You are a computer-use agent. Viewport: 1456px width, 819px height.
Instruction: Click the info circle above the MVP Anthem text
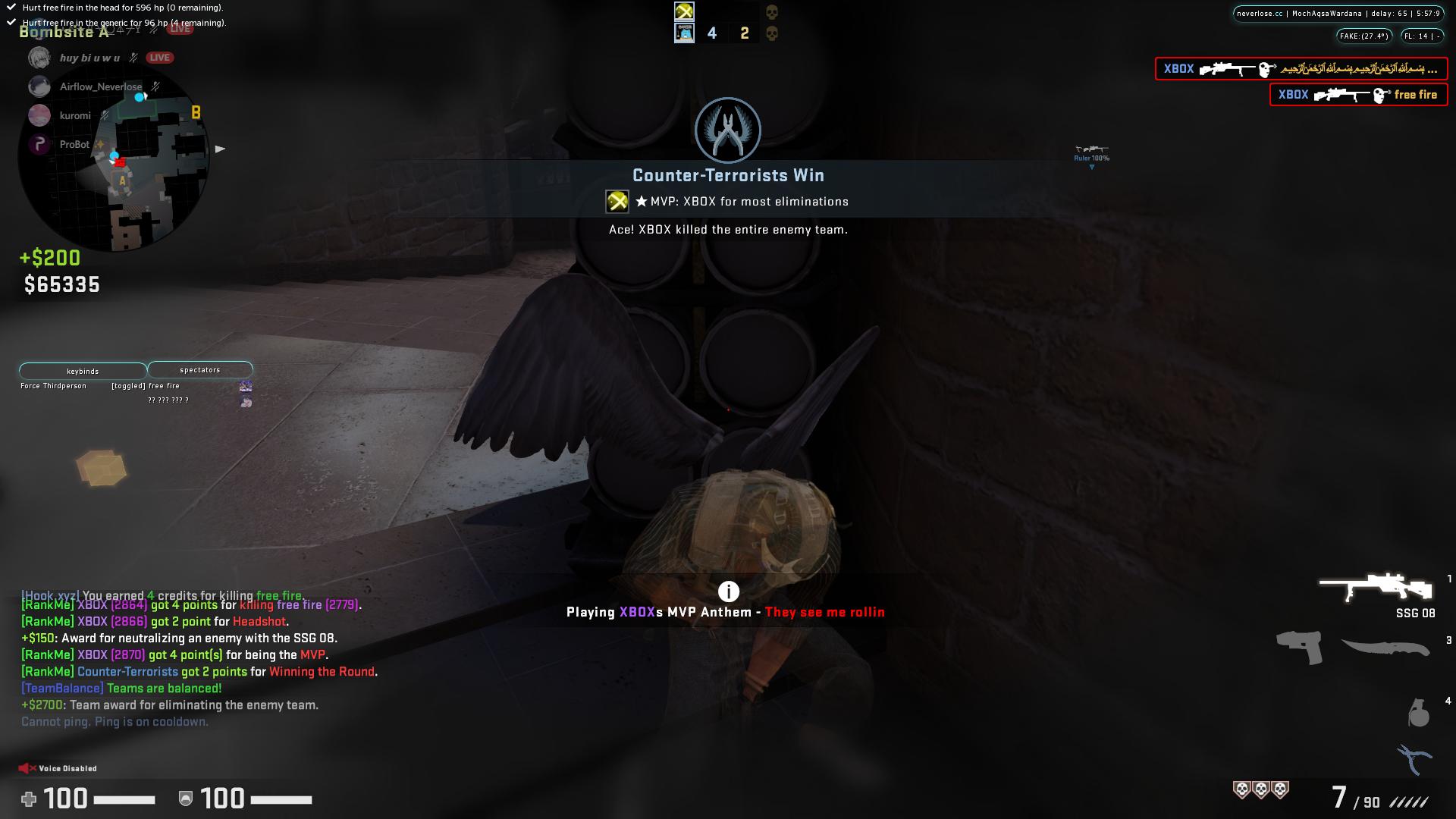(727, 591)
